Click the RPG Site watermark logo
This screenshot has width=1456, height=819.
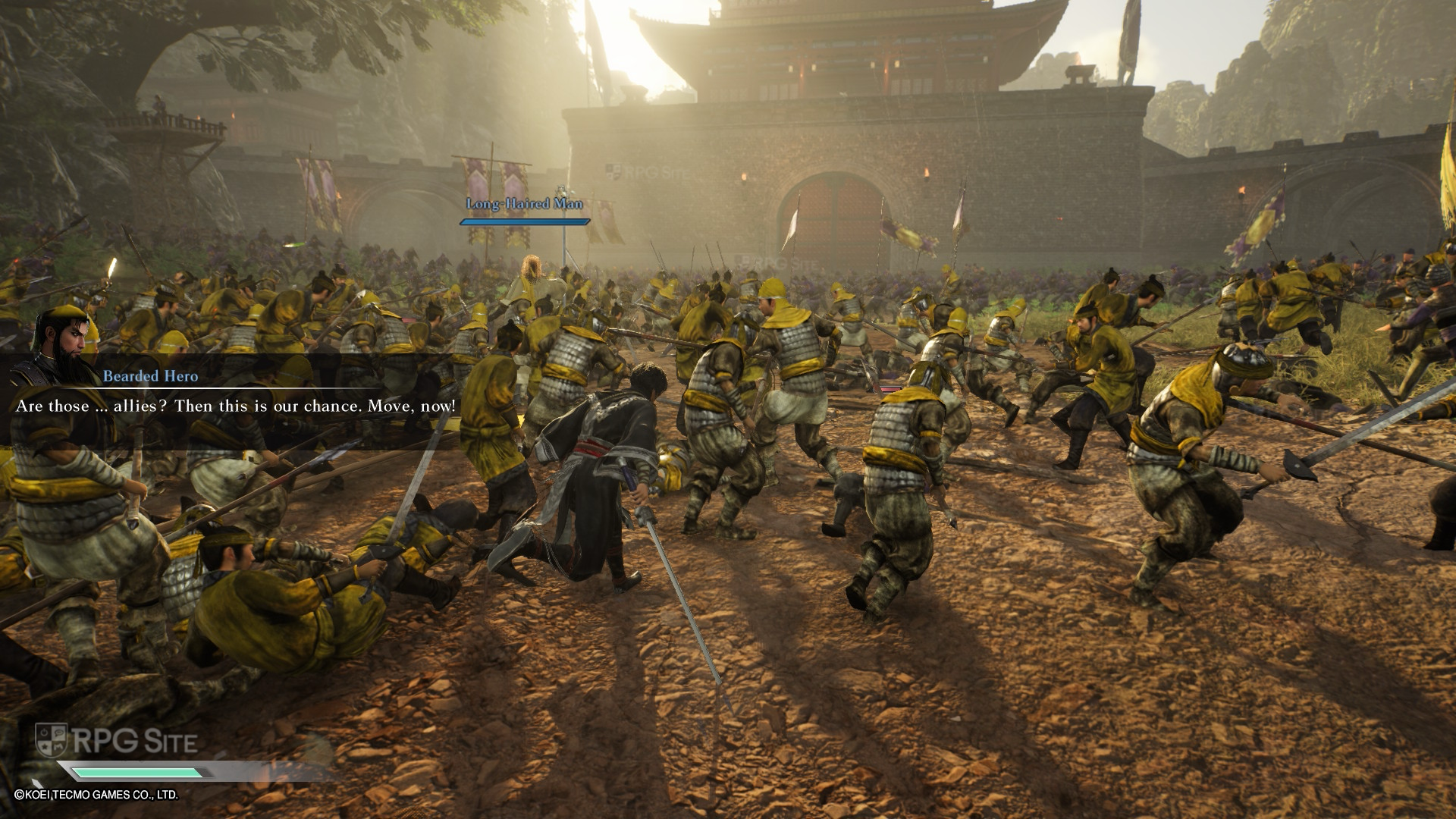pyautogui.click(x=118, y=741)
